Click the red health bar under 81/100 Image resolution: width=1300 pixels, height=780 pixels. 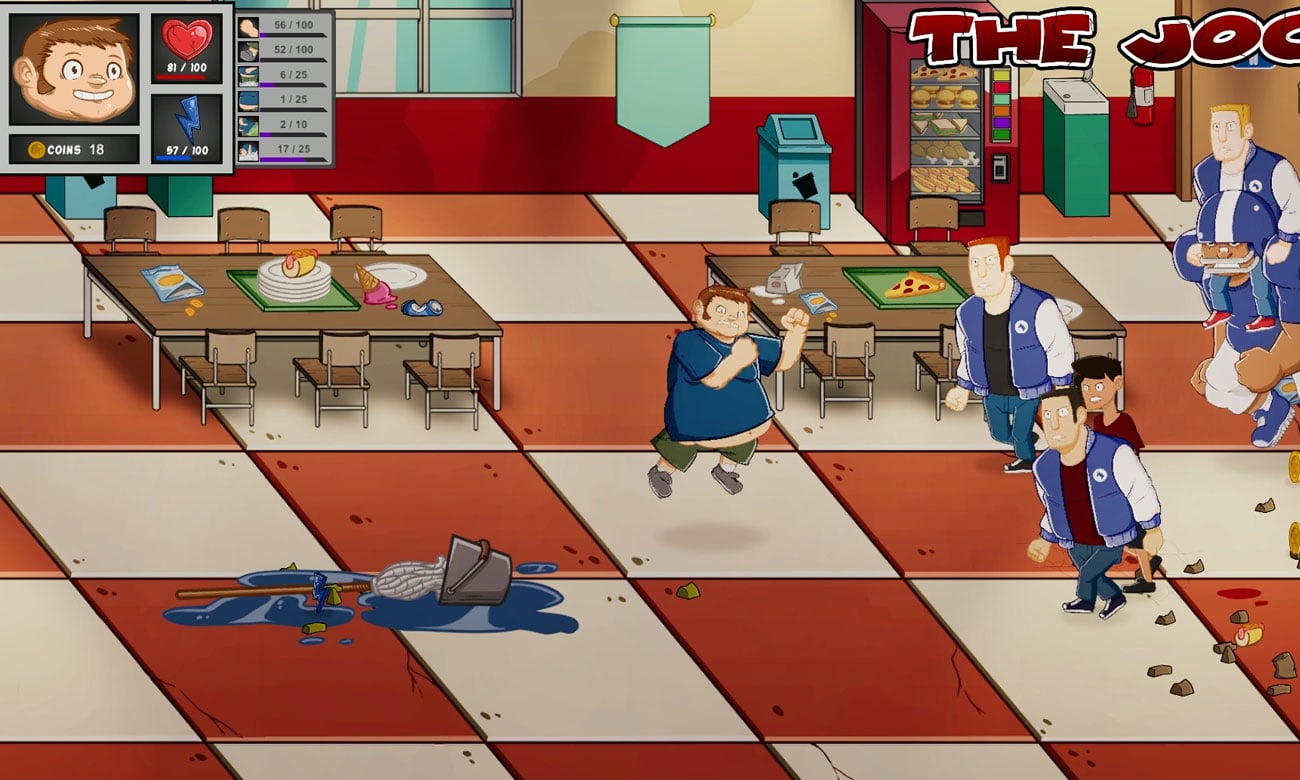tap(181, 77)
